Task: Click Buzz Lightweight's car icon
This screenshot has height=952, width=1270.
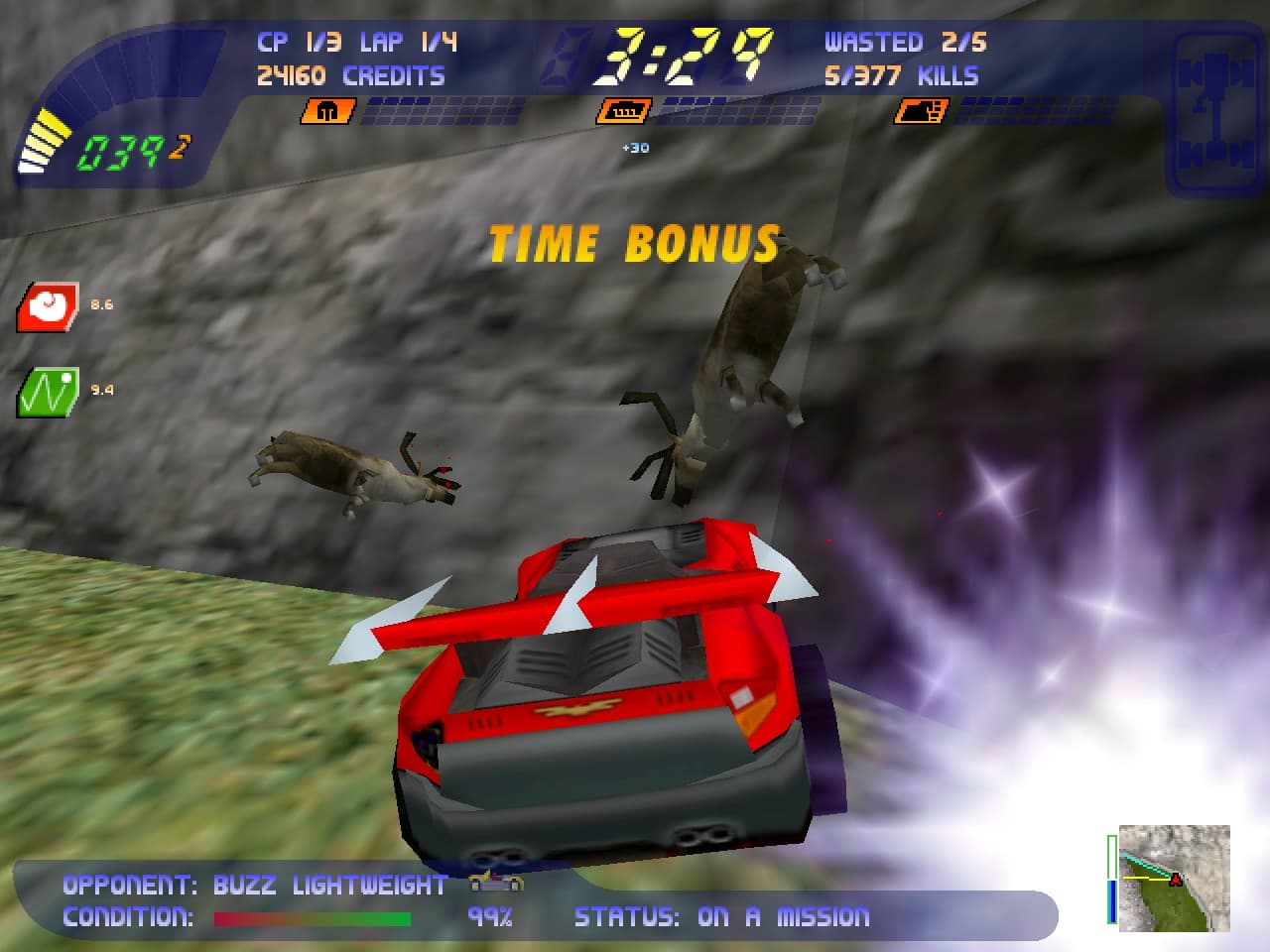Action: click(496, 882)
